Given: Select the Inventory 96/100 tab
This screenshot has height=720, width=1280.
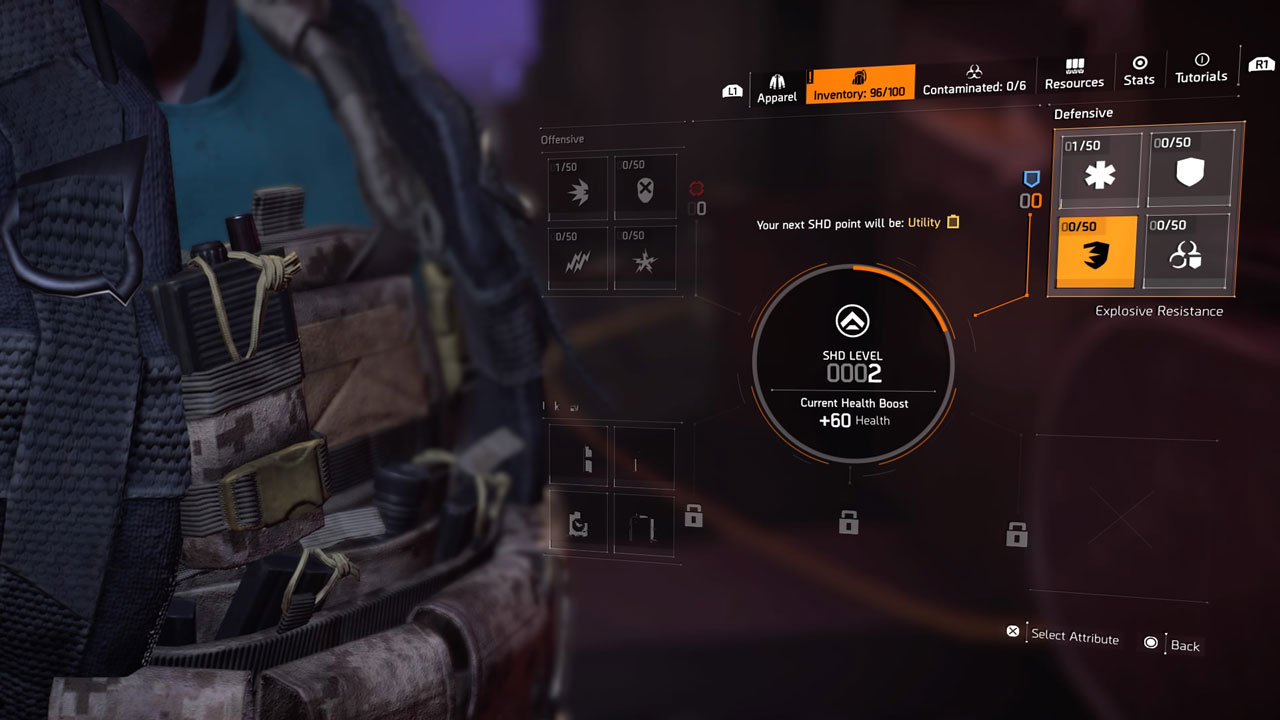Looking at the screenshot, I should point(859,85).
